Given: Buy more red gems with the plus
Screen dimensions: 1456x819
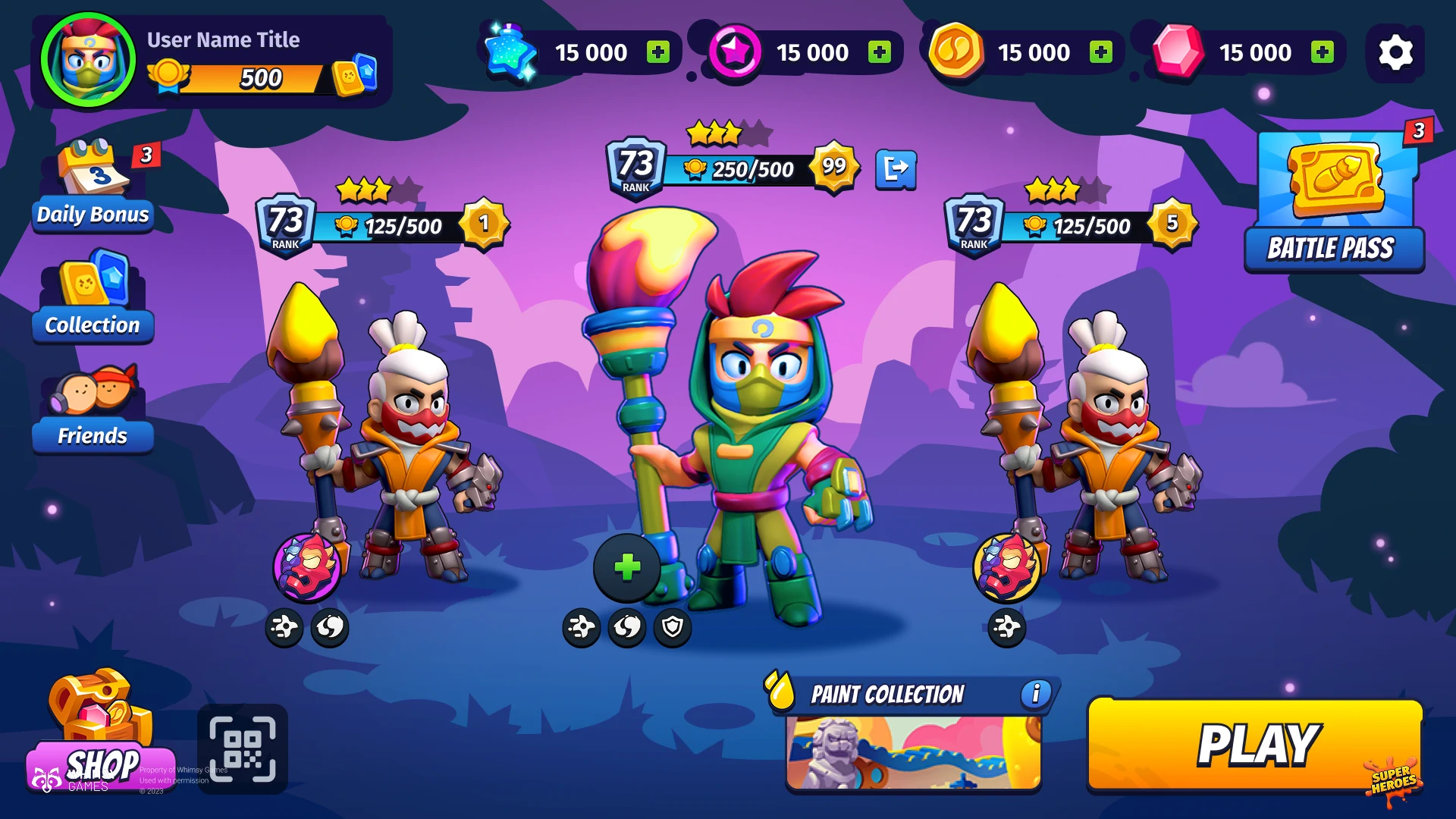Looking at the screenshot, I should click(x=1323, y=52).
